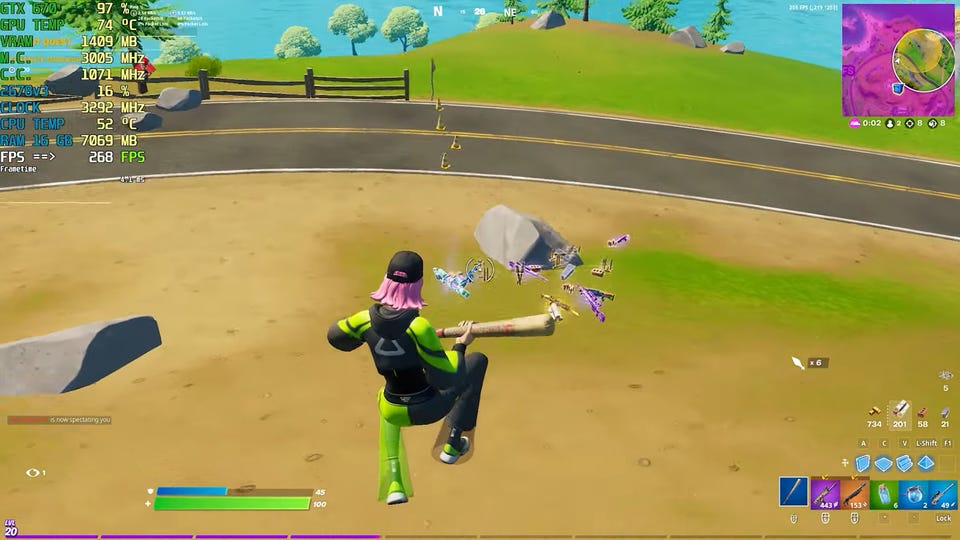The width and height of the screenshot is (960, 540).
Task: Equip the purple rifle with 443 ammo
Action: (x=824, y=492)
